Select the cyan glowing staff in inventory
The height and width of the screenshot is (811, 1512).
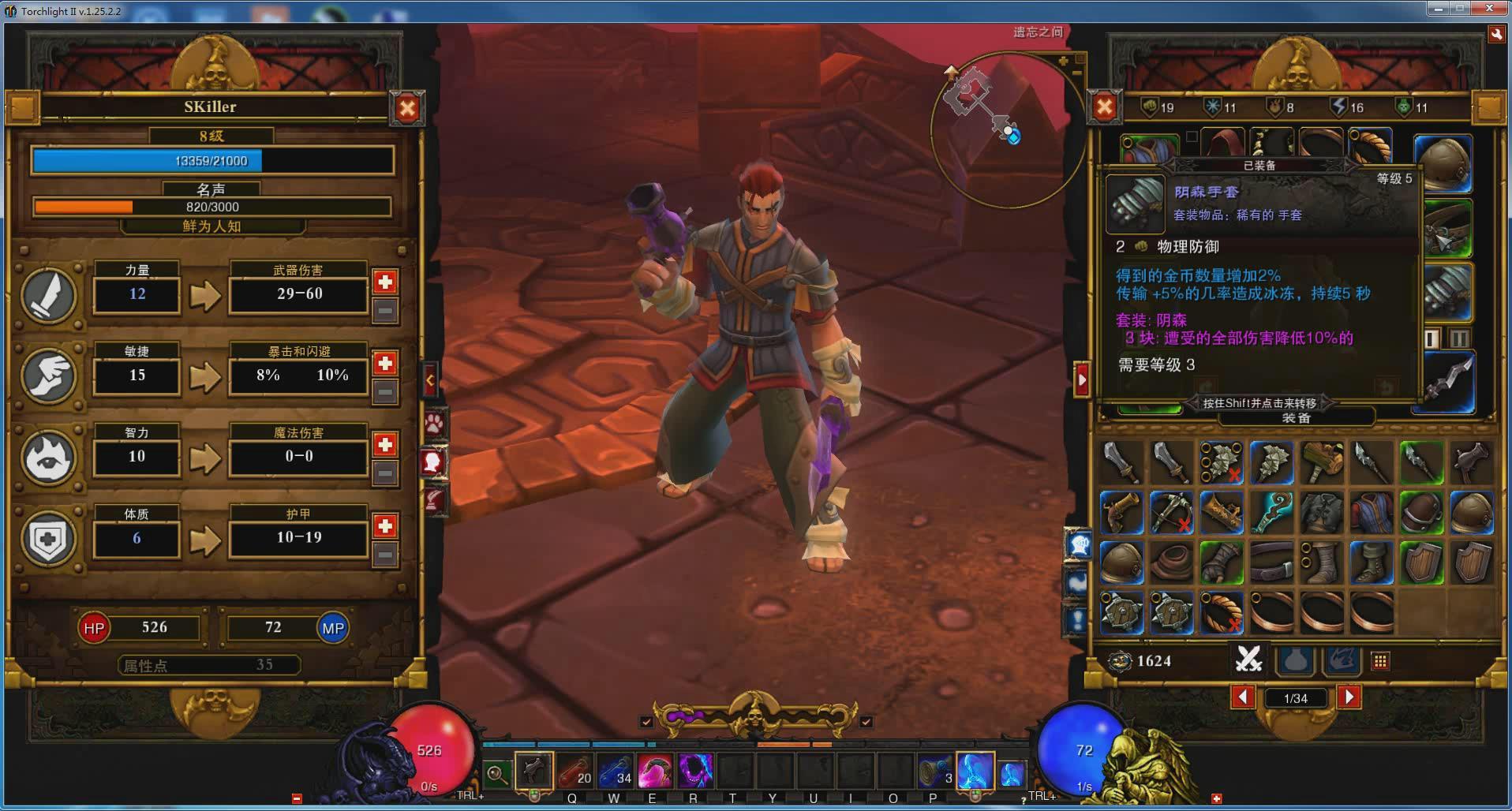[x=1271, y=512]
